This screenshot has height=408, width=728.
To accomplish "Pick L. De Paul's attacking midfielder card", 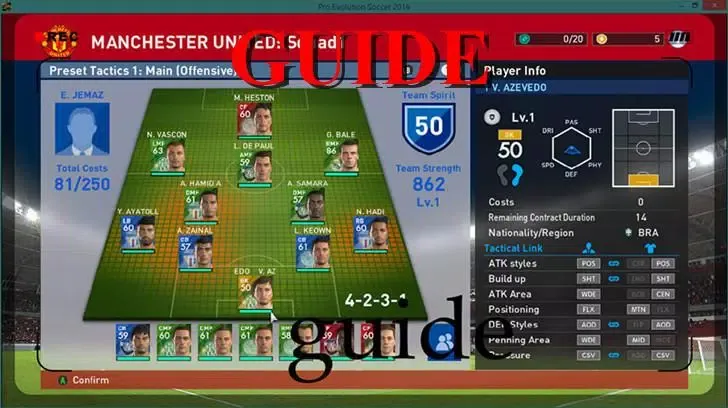I will (x=252, y=161).
